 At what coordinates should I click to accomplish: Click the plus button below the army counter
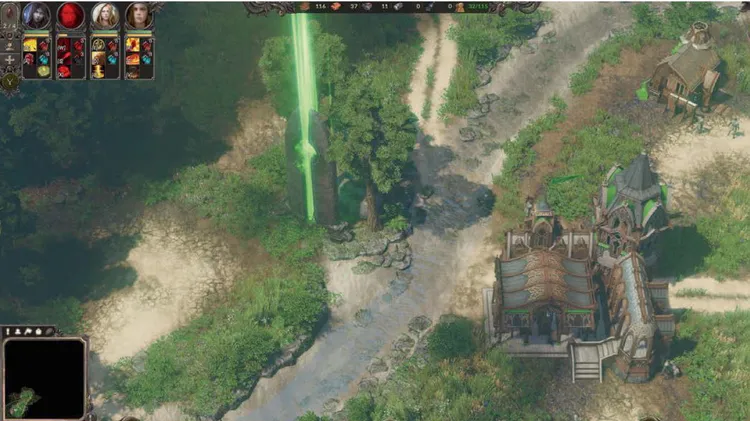tap(10, 60)
